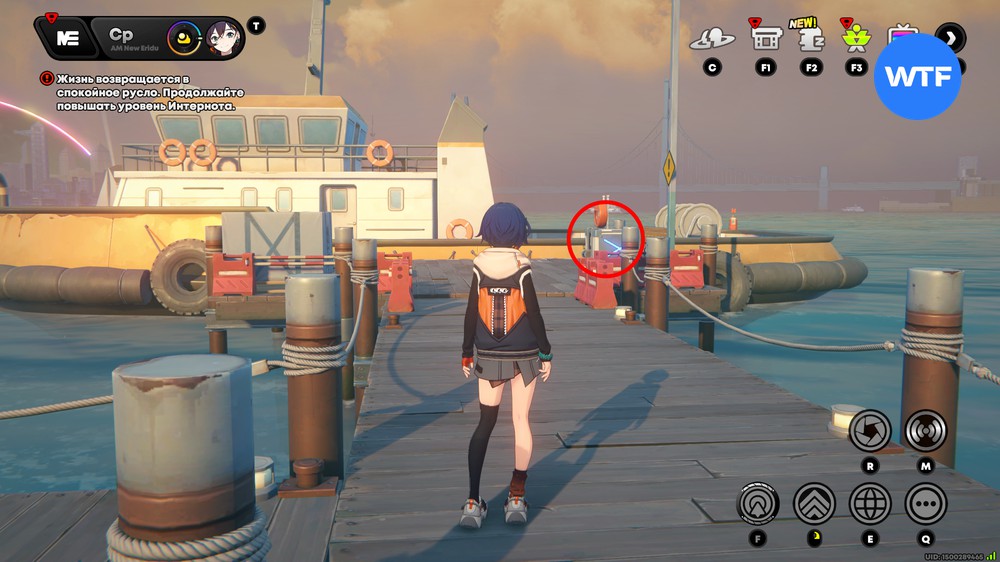Screen dimensions: 1000x562
Task: Open the ME profile menu button
Action: 68,38
